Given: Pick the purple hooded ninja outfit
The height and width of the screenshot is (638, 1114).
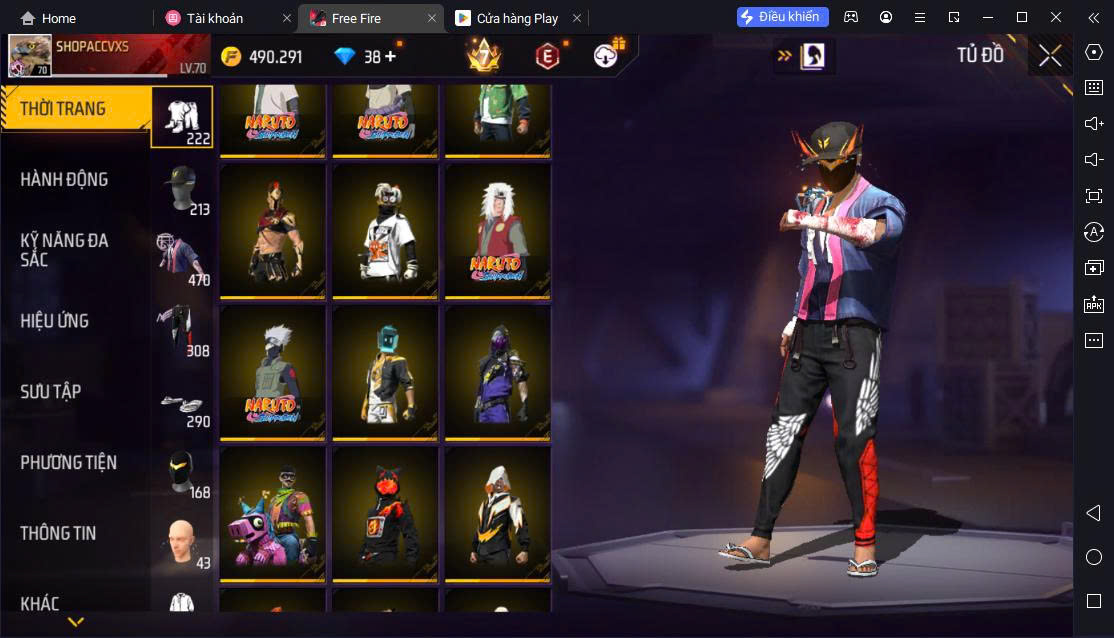Looking at the screenshot, I should (497, 371).
